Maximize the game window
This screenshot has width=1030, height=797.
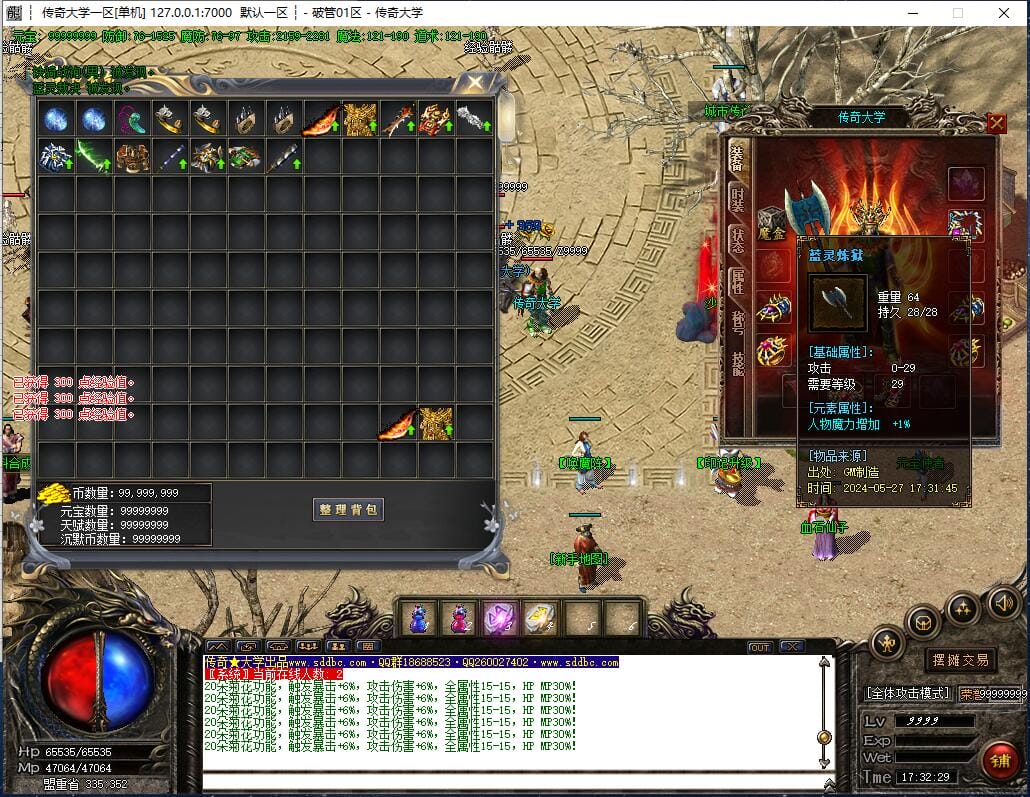pos(957,13)
